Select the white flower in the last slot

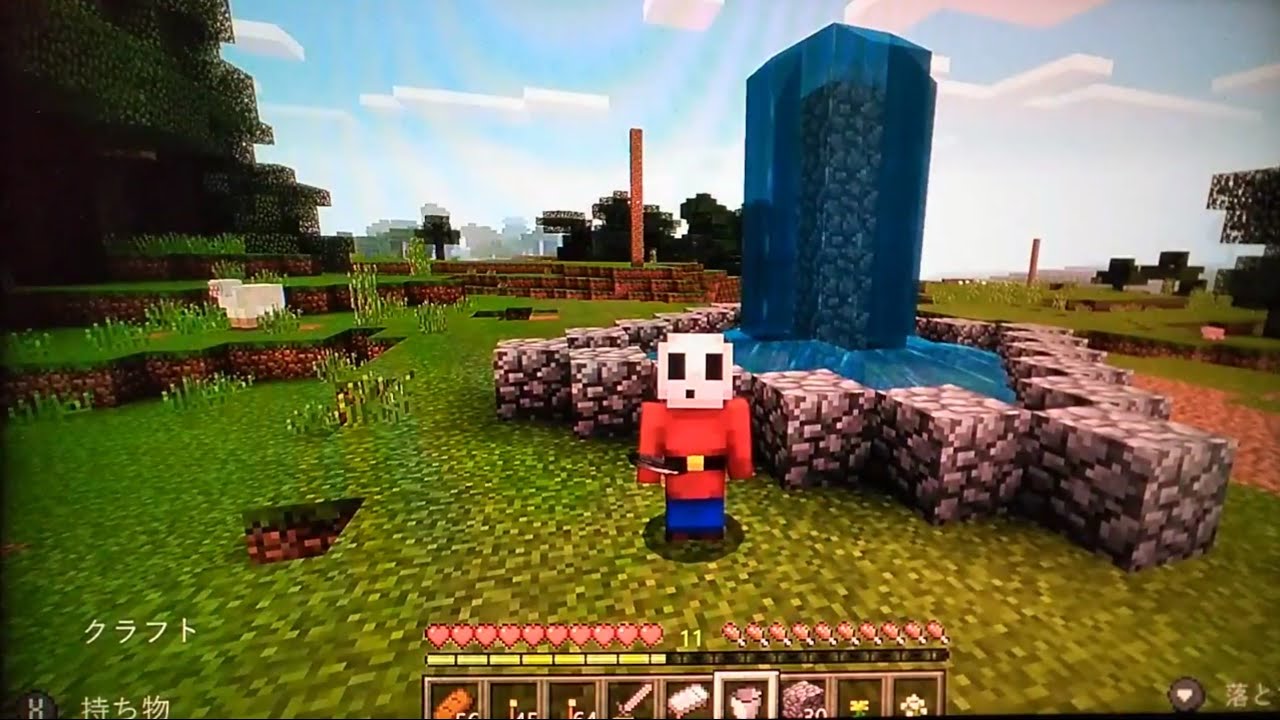click(914, 700)
